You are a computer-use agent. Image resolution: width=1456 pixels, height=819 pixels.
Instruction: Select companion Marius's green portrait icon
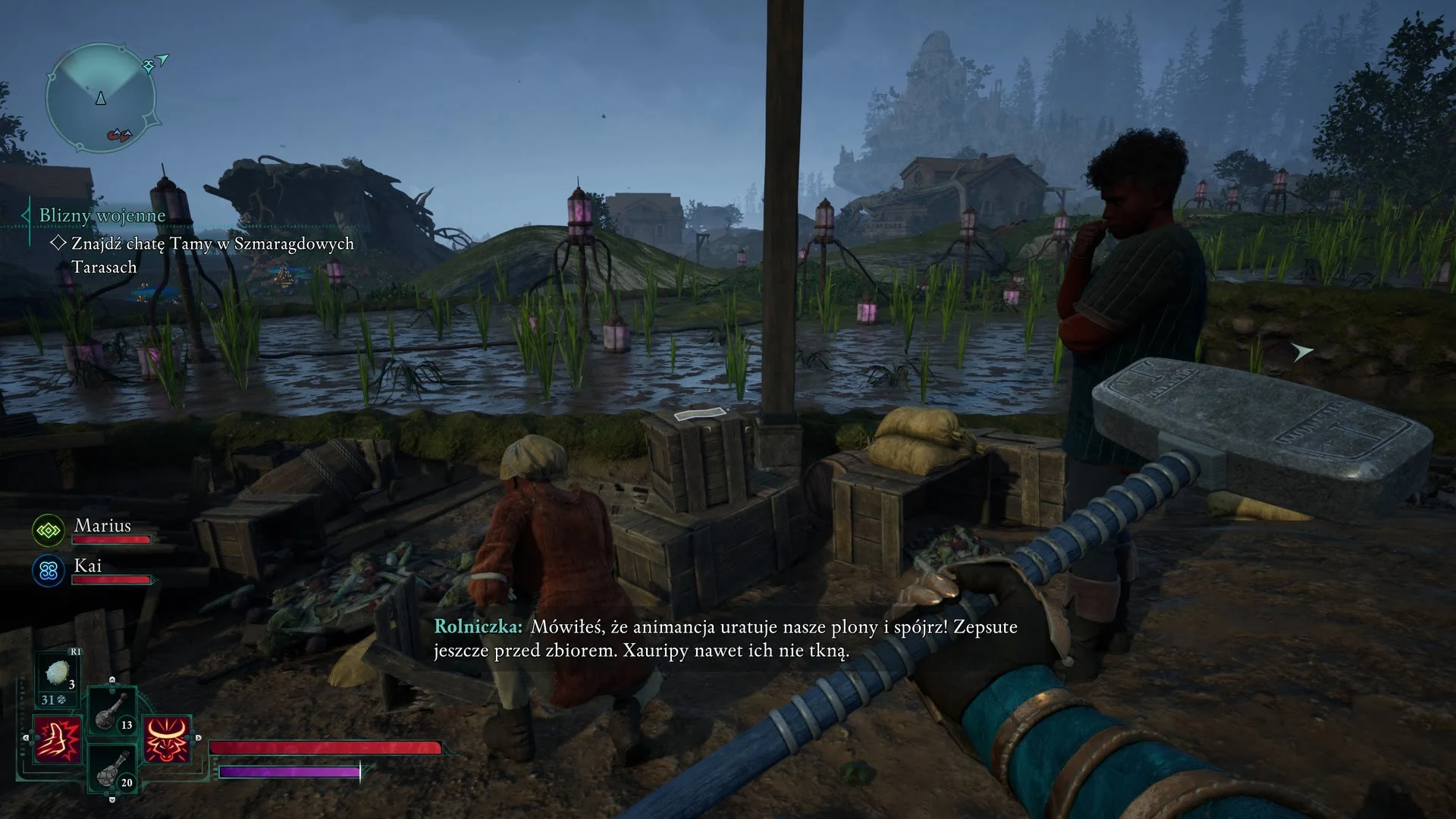pyautogui.click(x=49, y=530)
